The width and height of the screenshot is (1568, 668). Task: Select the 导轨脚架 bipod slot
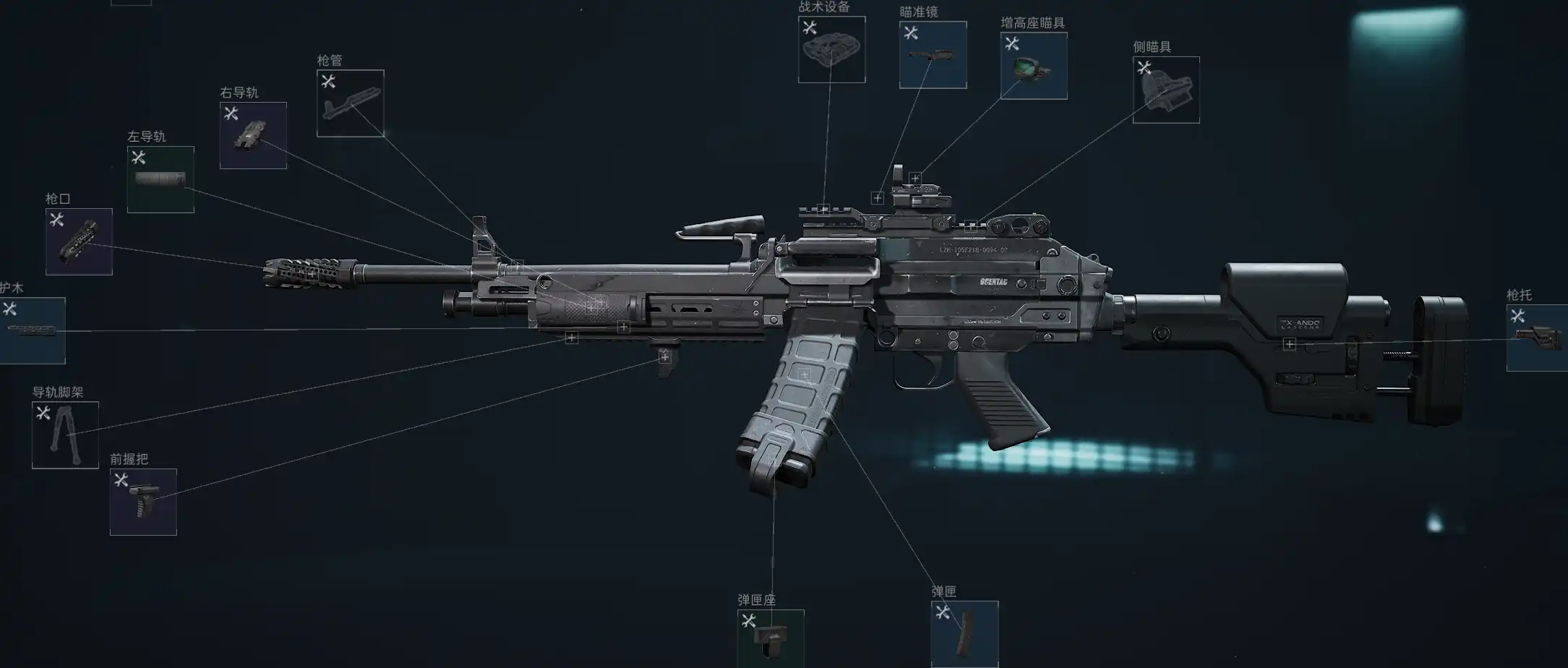coord(65,434)
